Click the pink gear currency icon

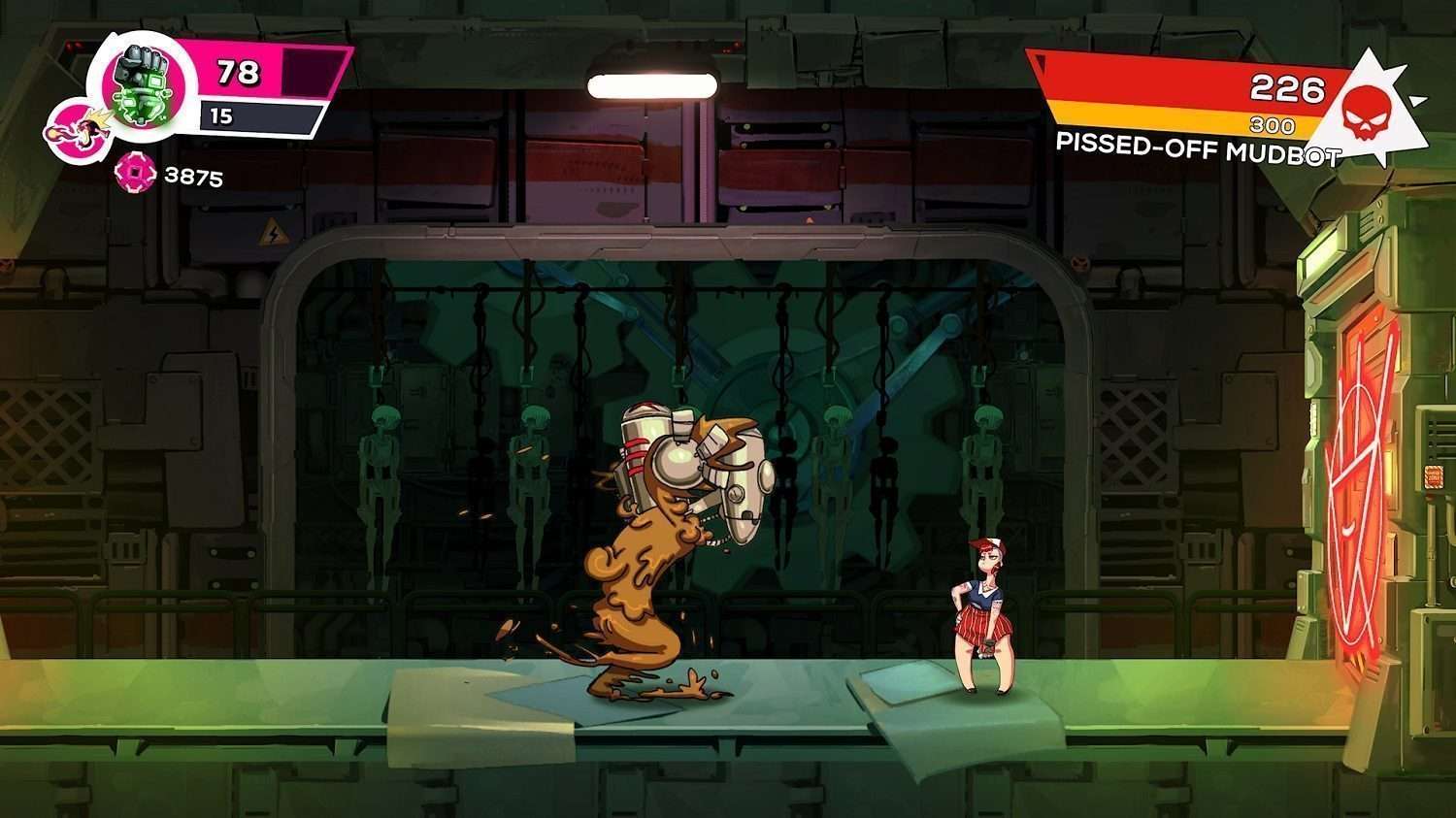pyautogui.click(x=134, y=175)
